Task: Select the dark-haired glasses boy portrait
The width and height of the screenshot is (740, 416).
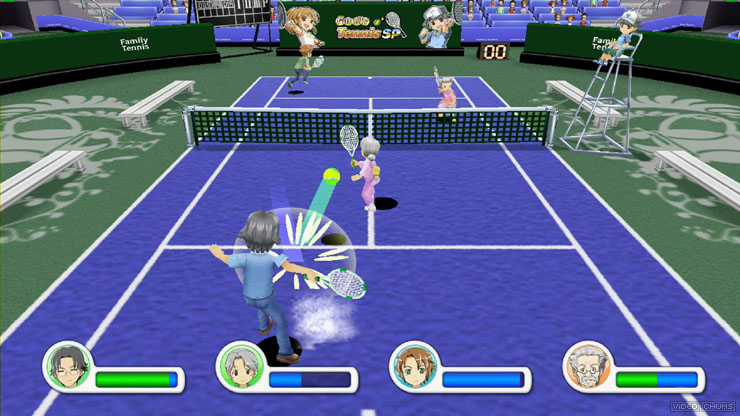Action: (67, 366)
